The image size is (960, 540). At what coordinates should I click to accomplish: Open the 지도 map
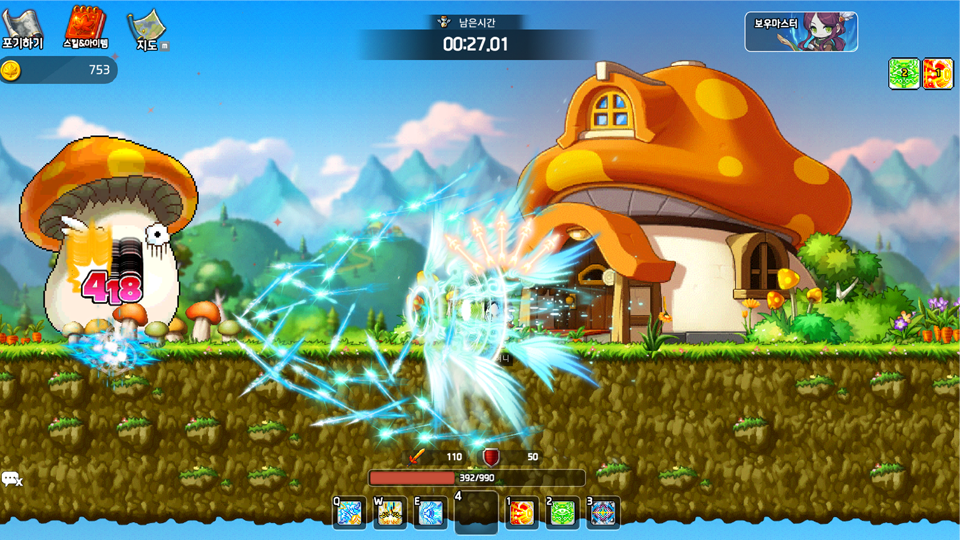coord(147,31)
